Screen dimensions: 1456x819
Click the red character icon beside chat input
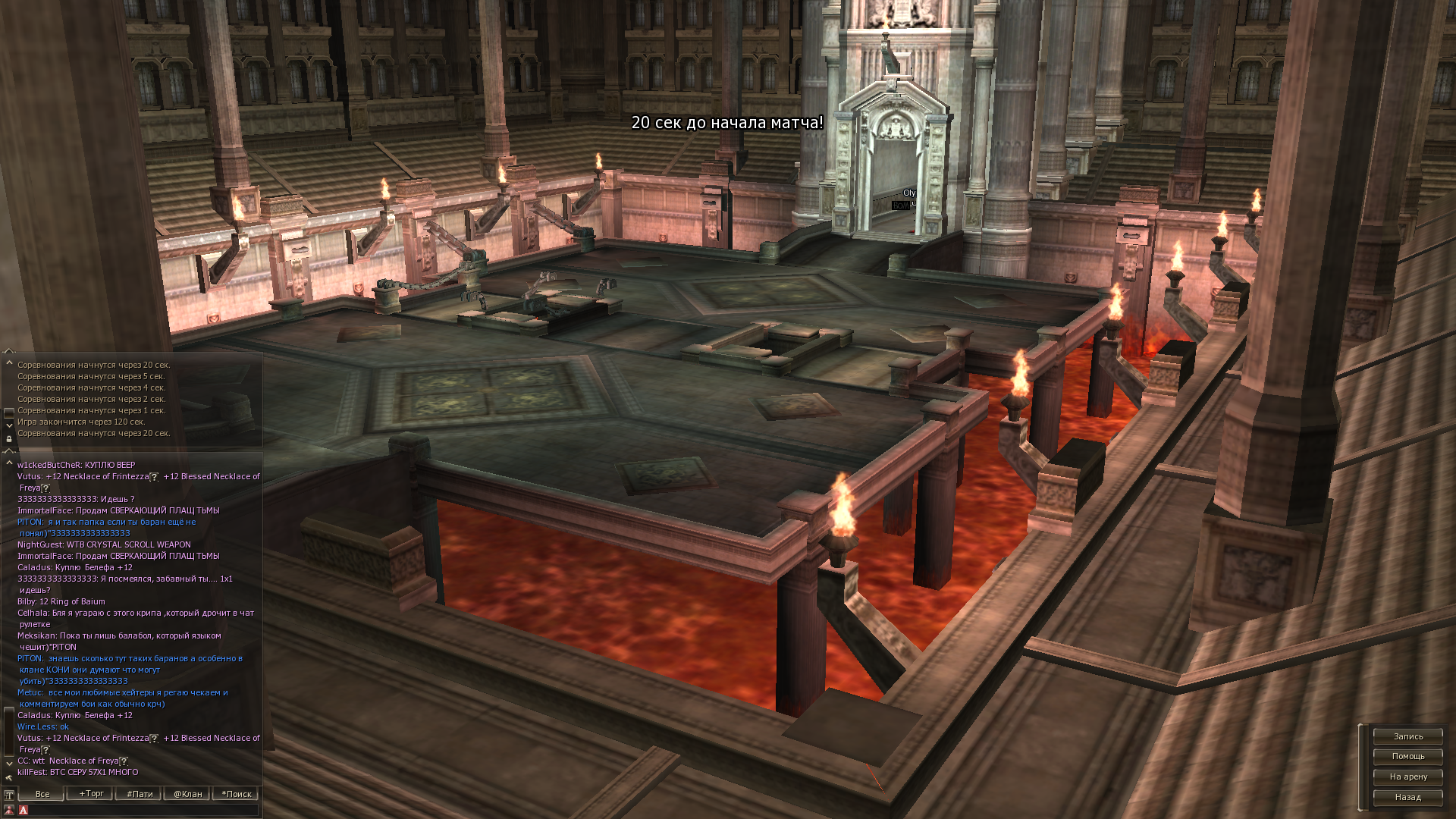click(x=9, y=810)
